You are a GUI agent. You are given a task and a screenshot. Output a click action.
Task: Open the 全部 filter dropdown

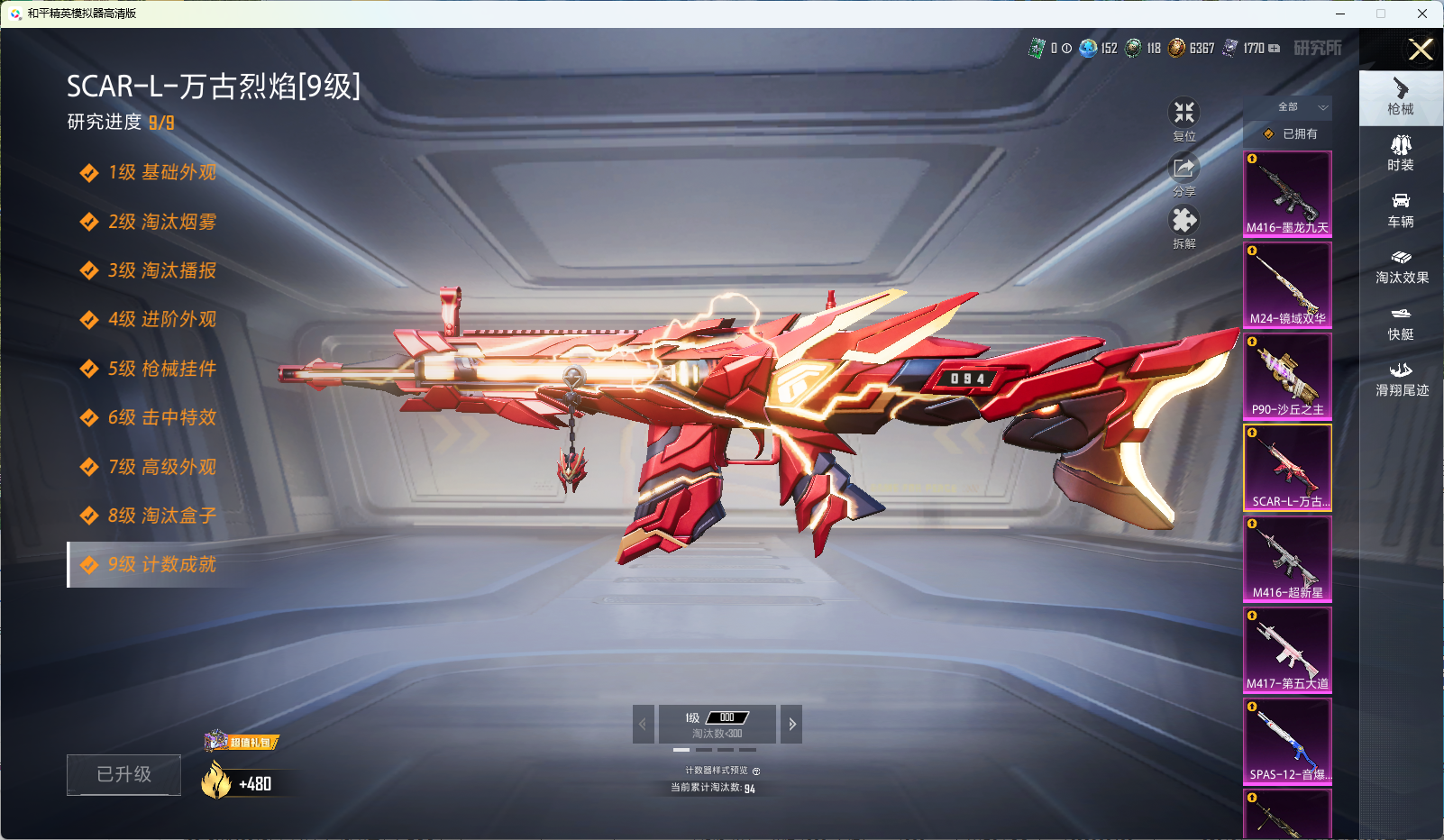1299,107
